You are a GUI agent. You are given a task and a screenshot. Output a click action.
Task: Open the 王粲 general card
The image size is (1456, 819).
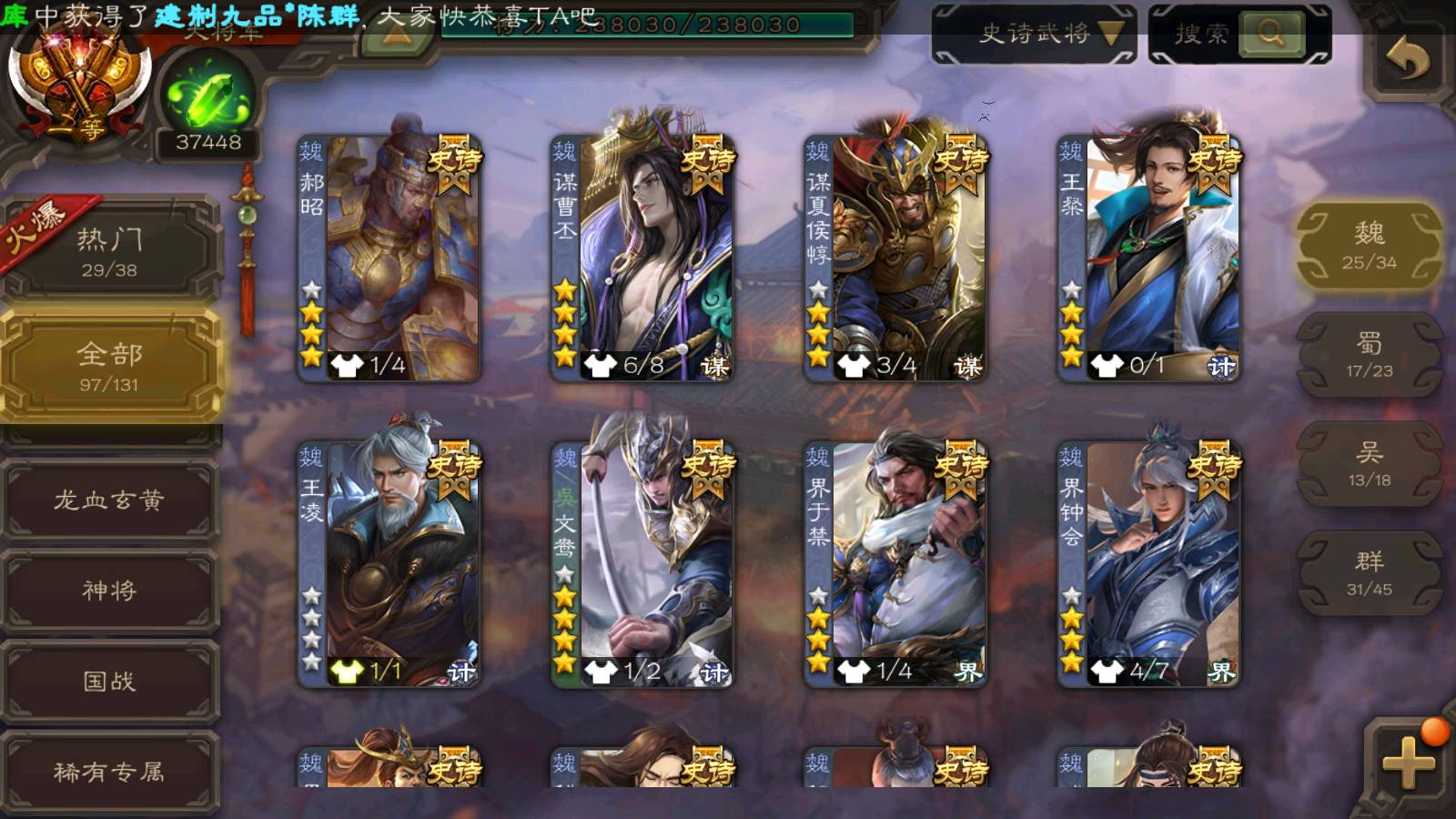(x=1148, y=258)
